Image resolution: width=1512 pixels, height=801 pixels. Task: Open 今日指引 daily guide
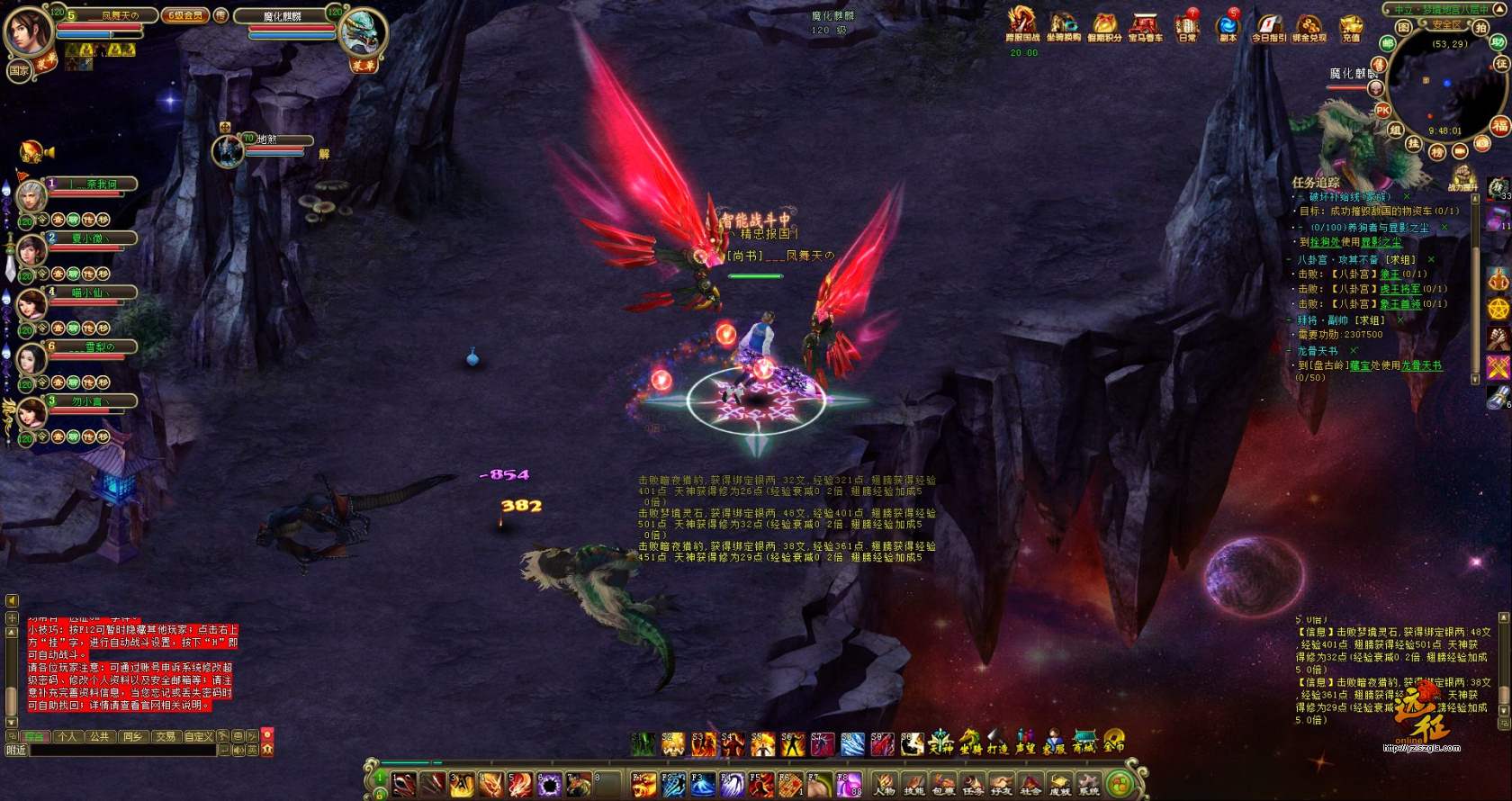(1269, 25)
